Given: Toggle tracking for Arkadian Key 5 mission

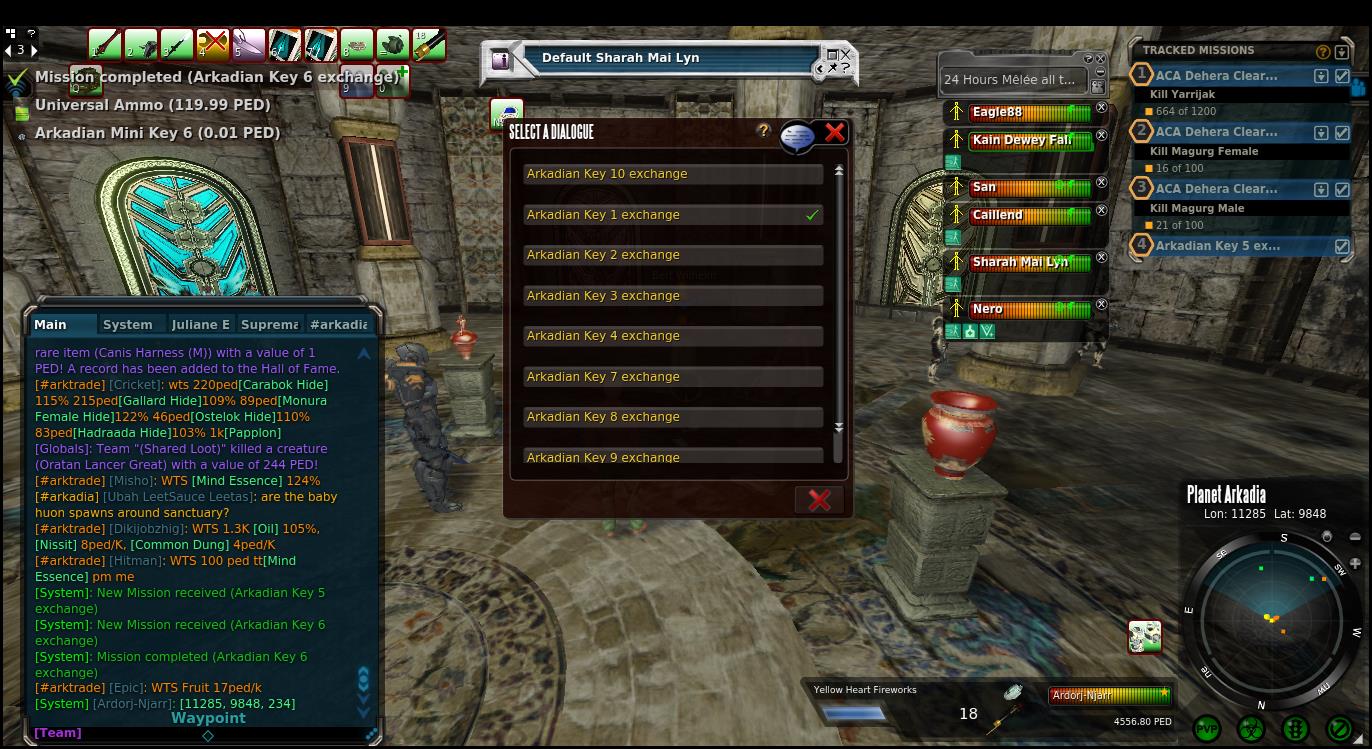Looking at the screenshot, I should [x=1342, y=246].
